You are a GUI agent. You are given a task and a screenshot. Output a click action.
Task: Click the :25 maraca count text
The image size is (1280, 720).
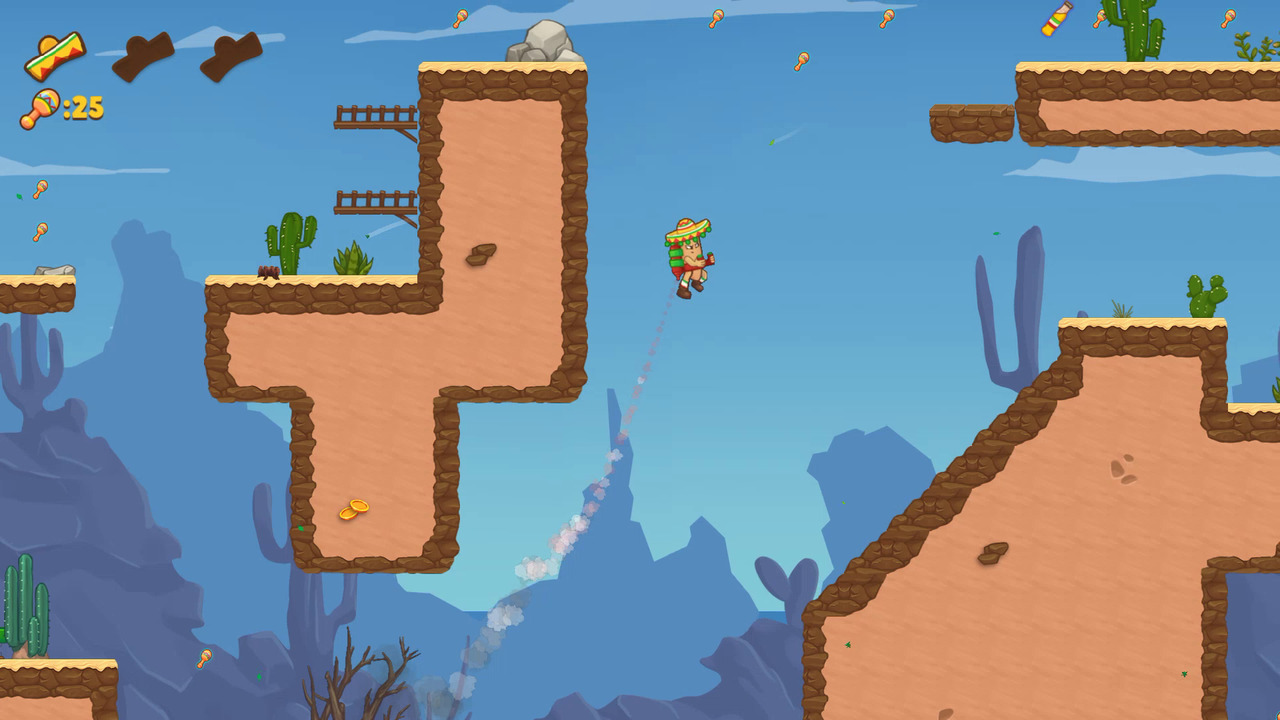pos(82,108)
